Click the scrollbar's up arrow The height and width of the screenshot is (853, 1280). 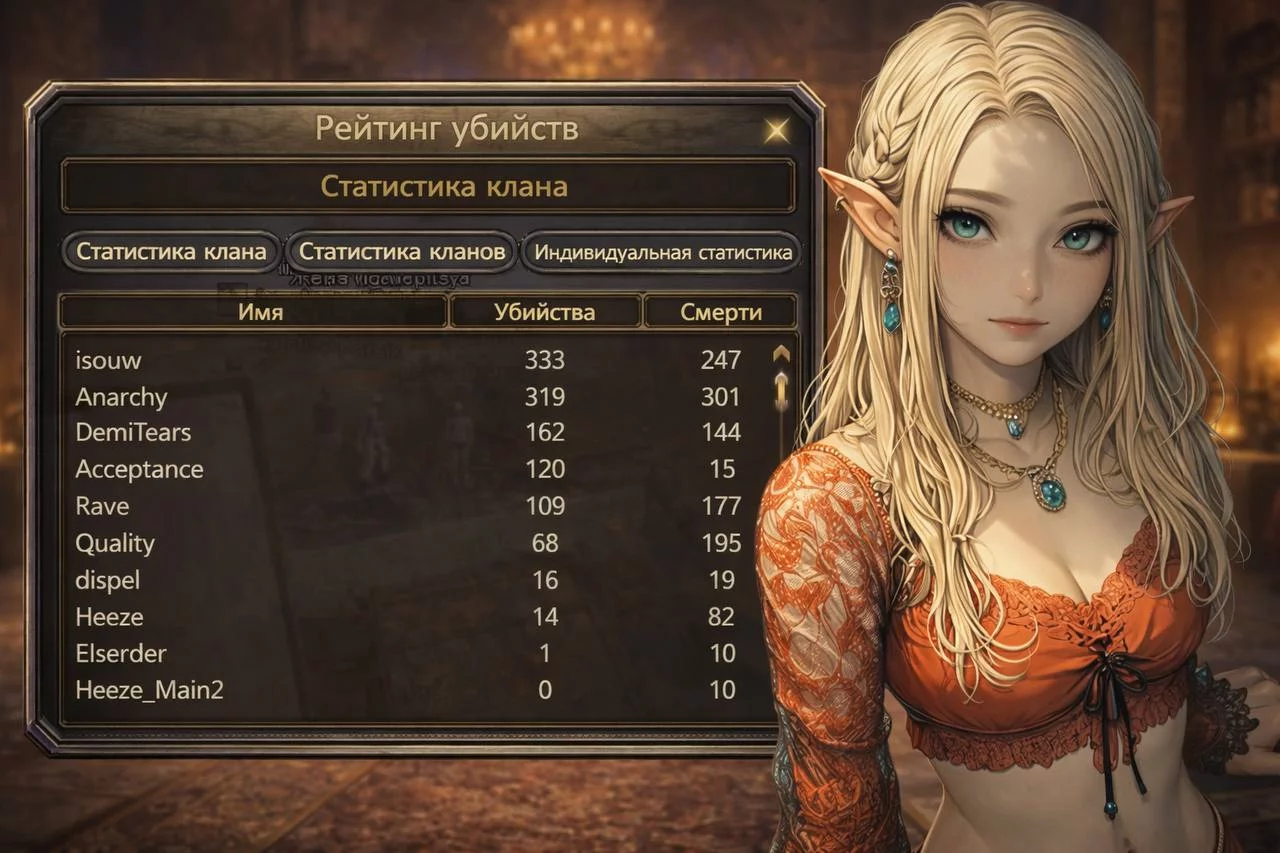[x=781, y=354]
